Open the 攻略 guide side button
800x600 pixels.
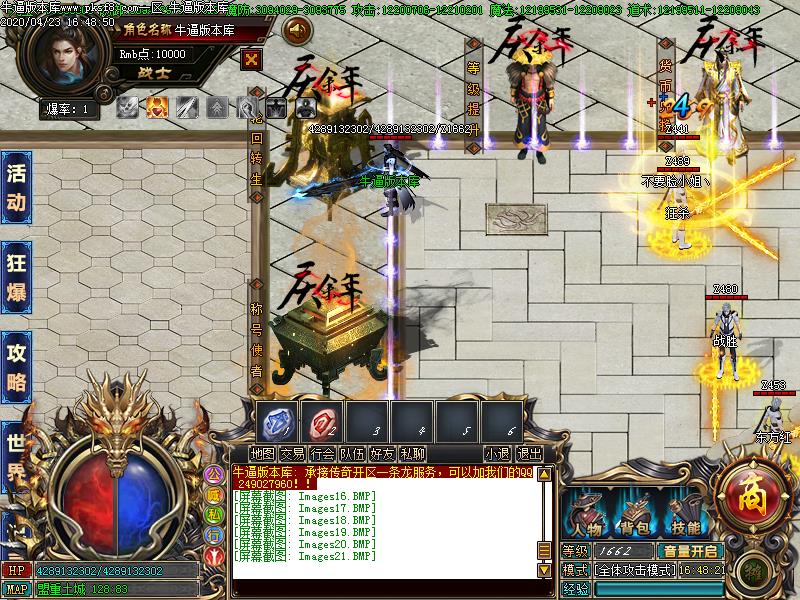[x=16, y=366]
